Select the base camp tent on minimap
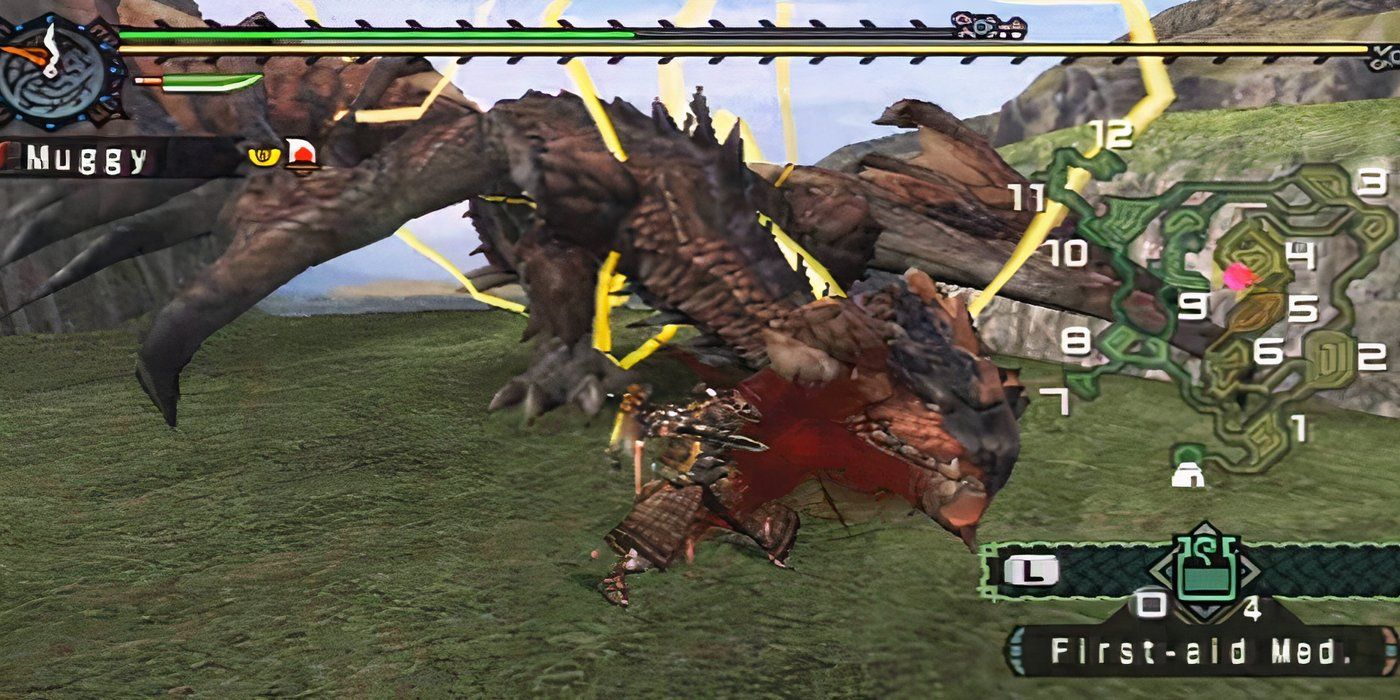Viewport: 1400px width, 700px height. [1188, 474]
